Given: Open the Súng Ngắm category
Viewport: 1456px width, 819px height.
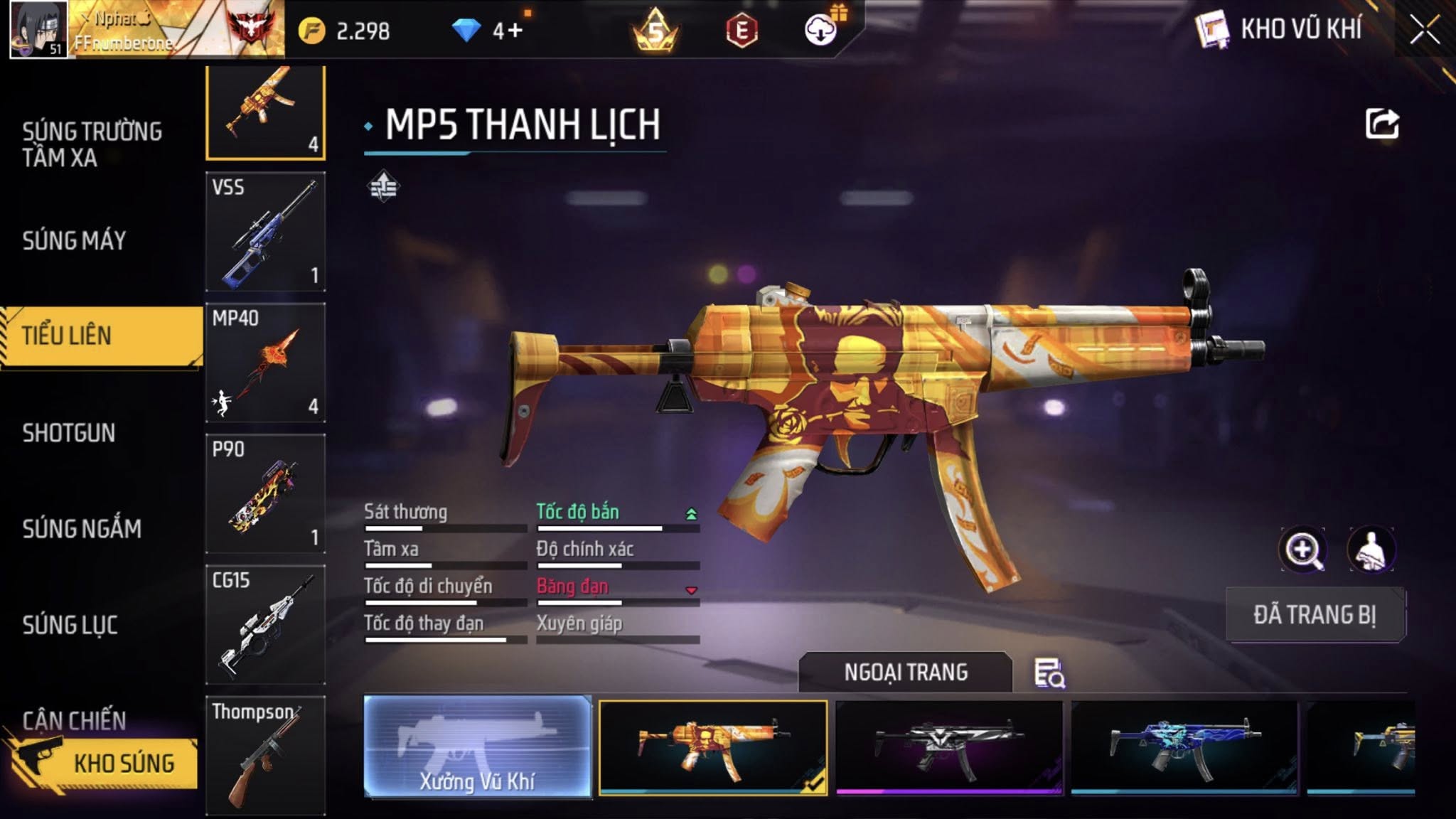Looking at the screenshot, I should click(x=82, y=529).
